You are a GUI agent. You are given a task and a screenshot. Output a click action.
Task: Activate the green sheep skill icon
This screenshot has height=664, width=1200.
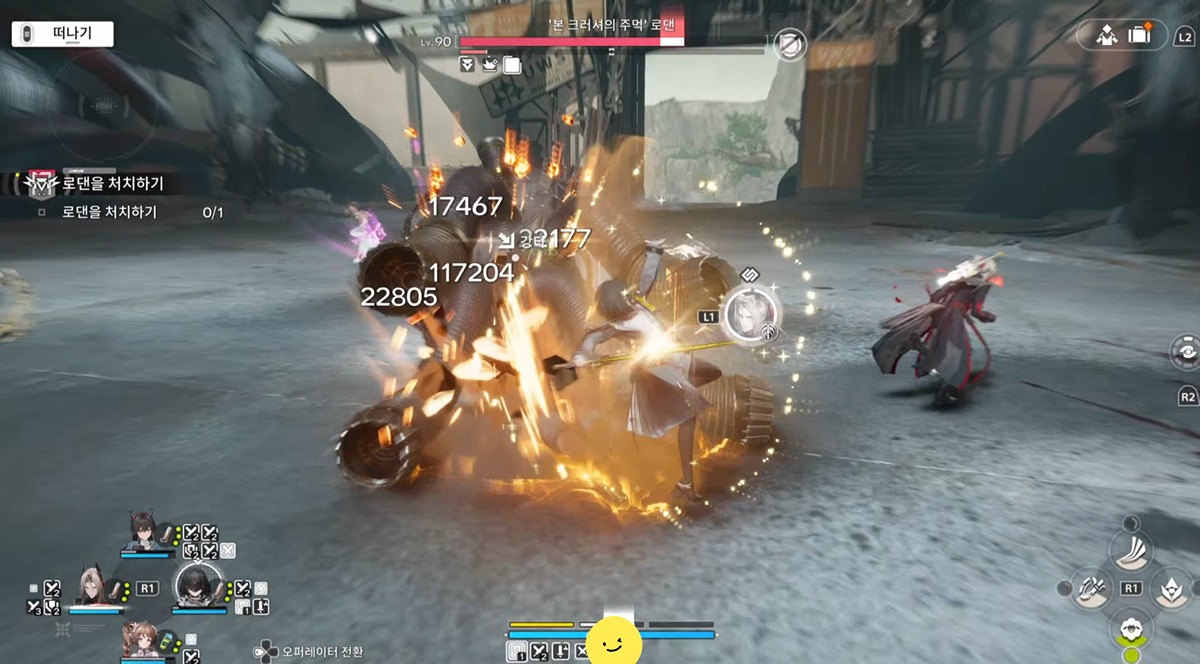pos(1131,630)
